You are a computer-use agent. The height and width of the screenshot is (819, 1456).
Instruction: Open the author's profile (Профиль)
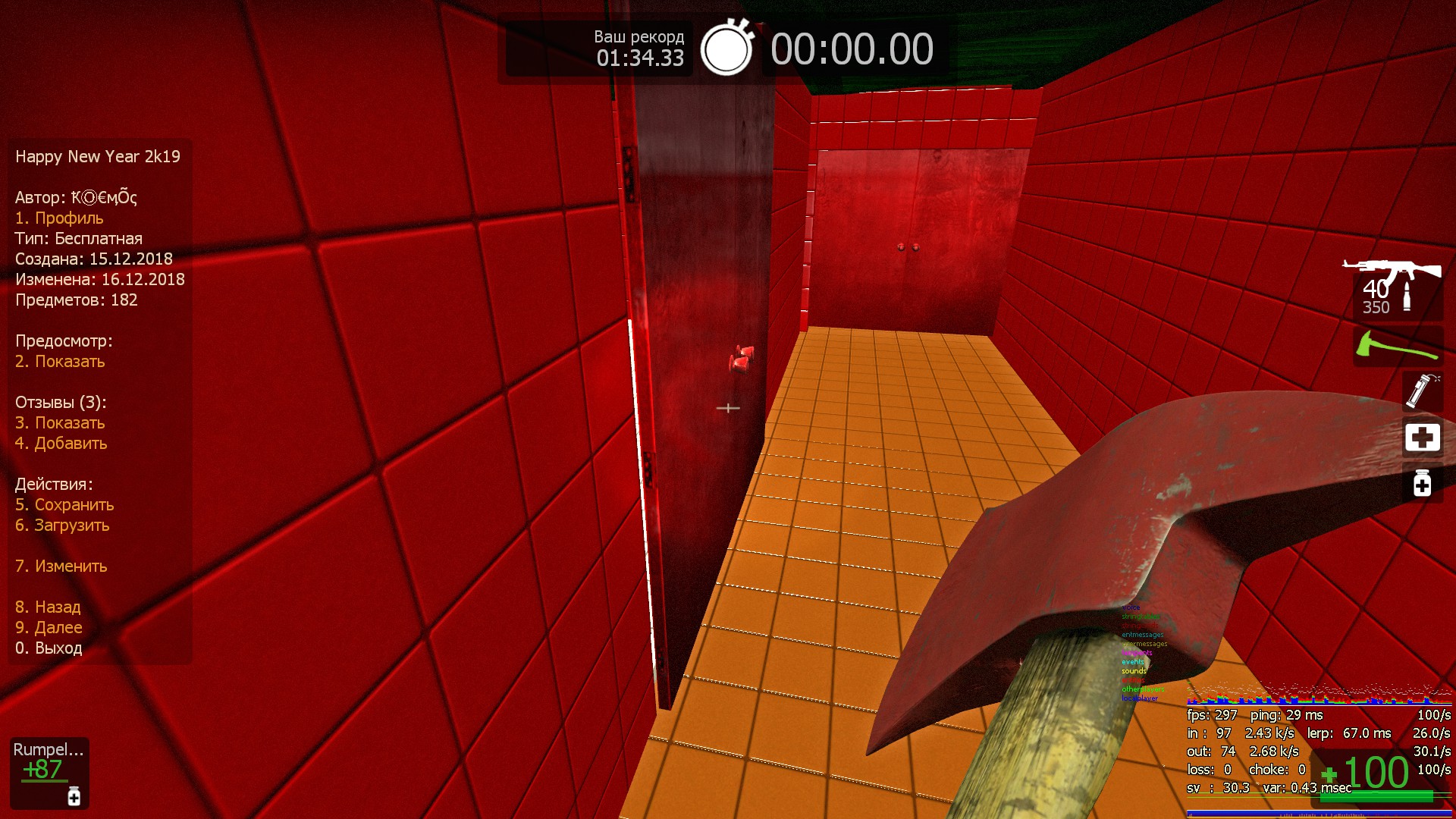[x=59, y=218]
